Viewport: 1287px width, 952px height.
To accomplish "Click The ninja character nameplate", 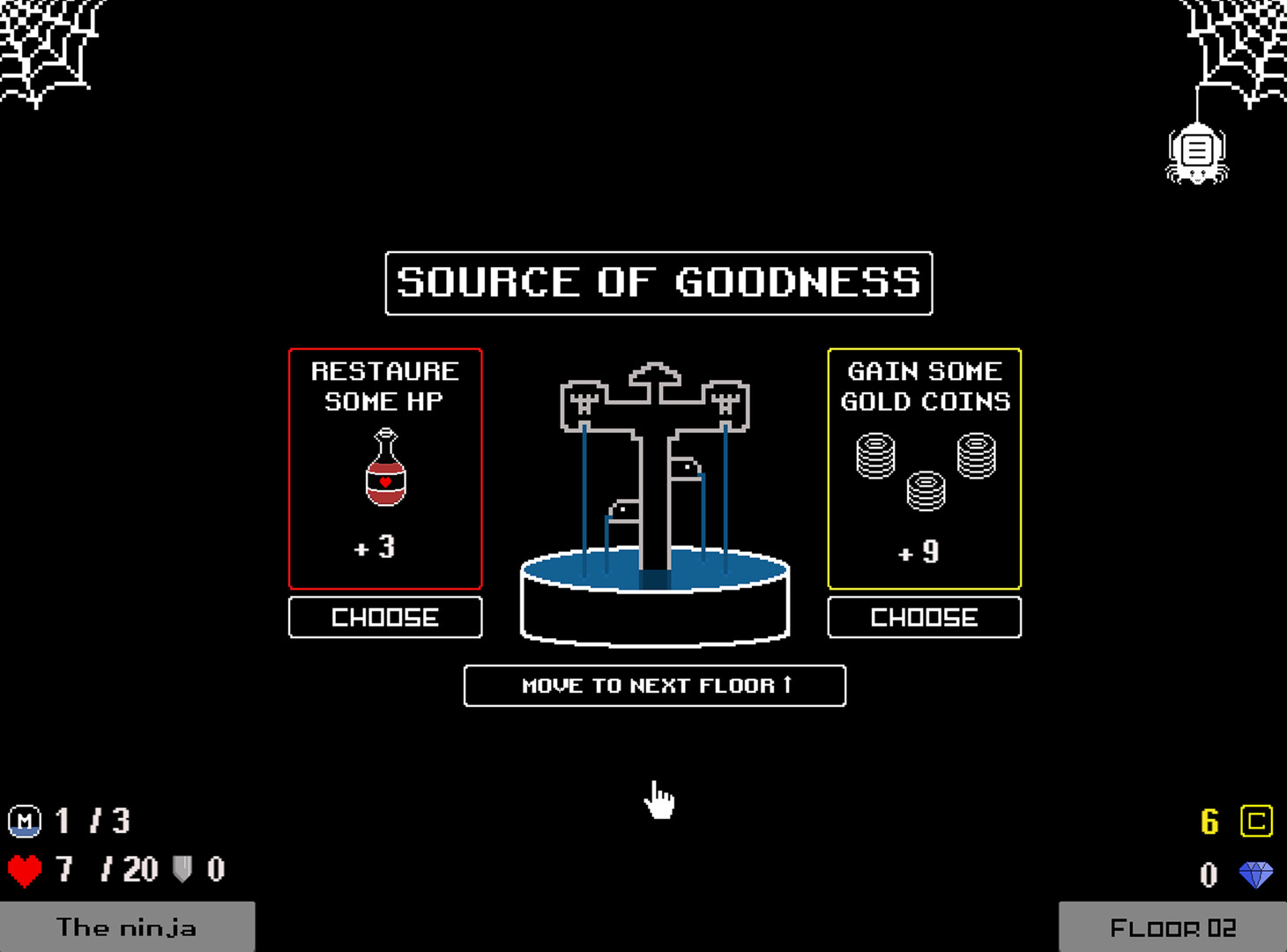I will click(128, 927).
